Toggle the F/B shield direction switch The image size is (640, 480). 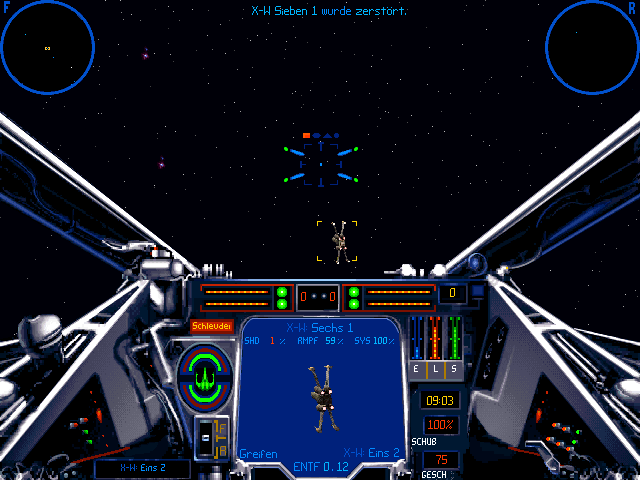(212, 438)
